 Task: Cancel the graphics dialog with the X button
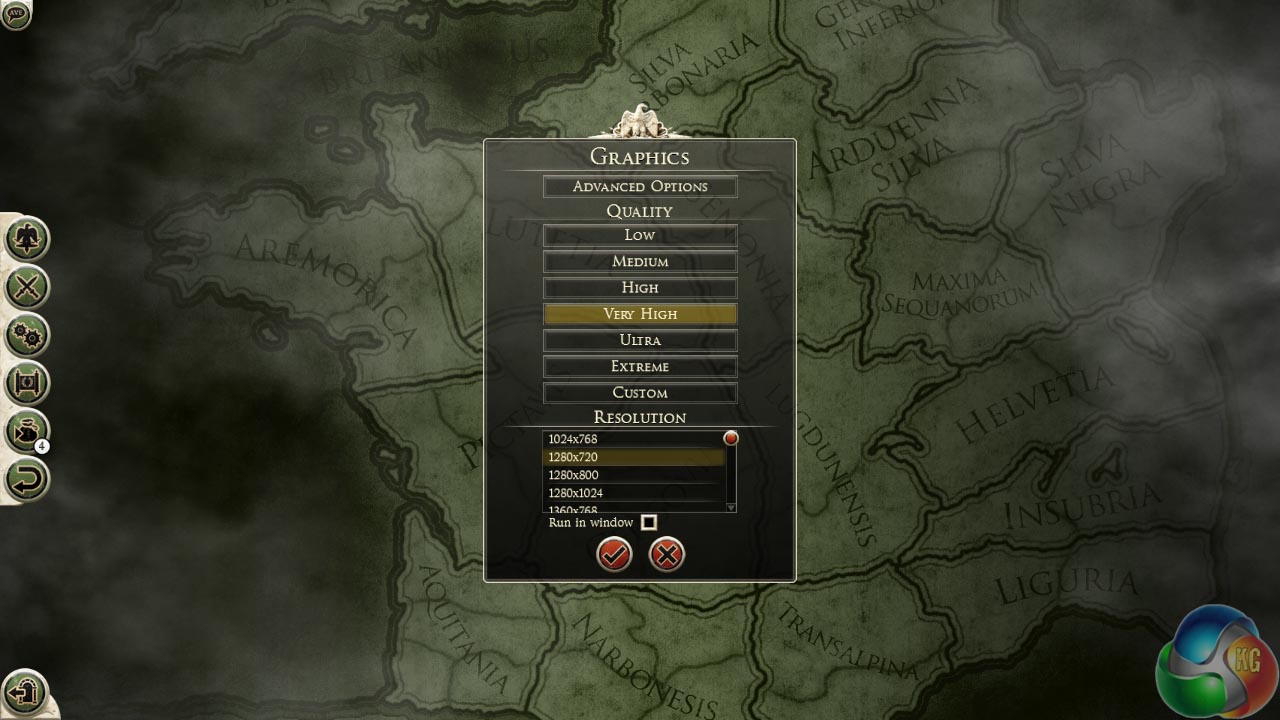click(x=667, y=554)
